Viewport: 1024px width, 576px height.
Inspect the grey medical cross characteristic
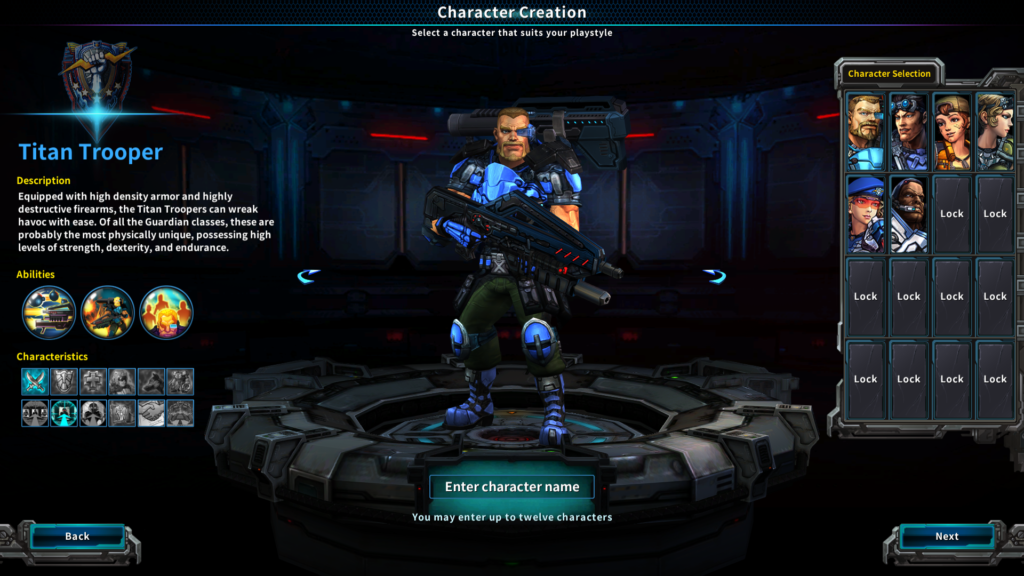click(x=93, y=381)
